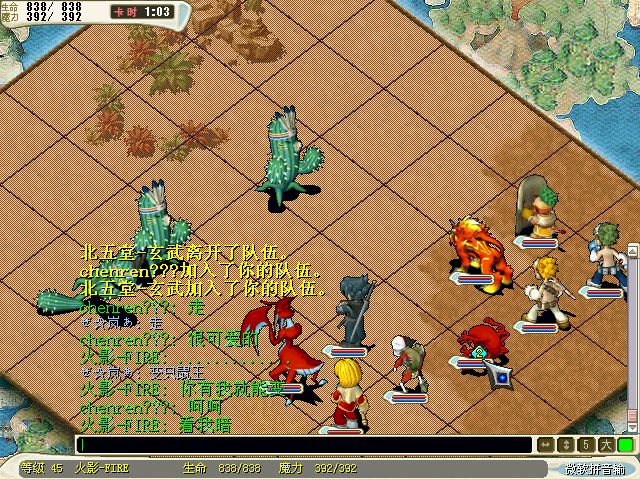Image resolution: width=640 pixels, height=480 pixels.
Task: Toggle the horizontal arrows chat width button
Action: pos(545,445)
